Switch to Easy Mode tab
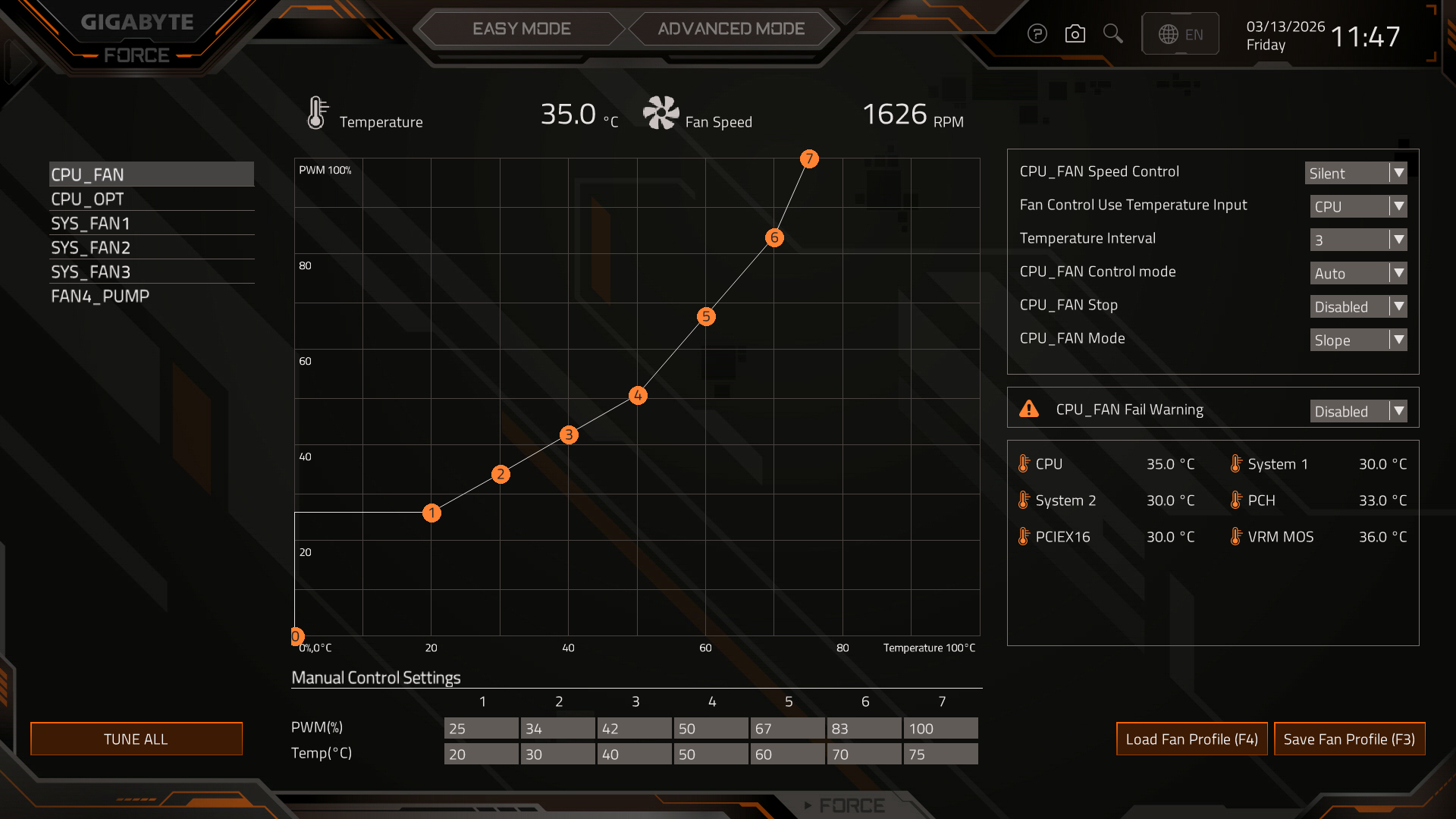The width and height of the screenshot is (1456, 819). tap(521, 29)
